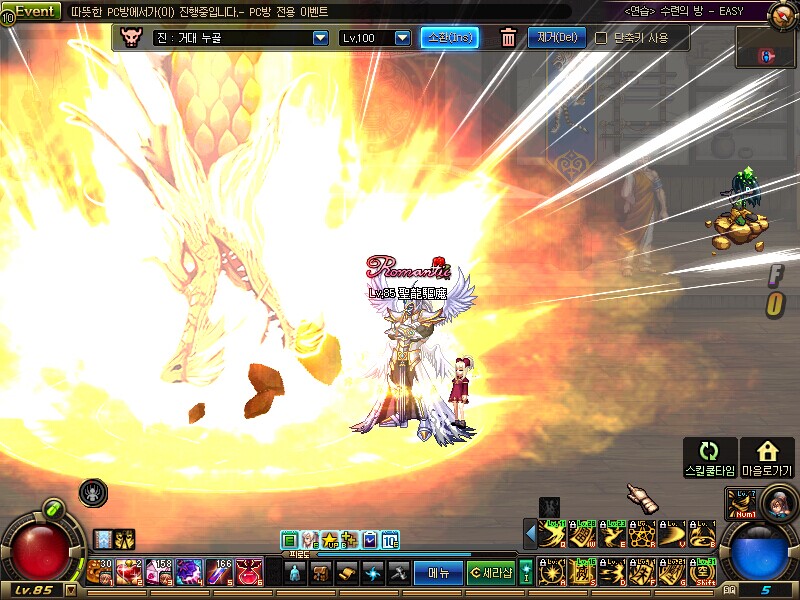The image size is (800, 600).
Task: Activate the Shift skill icon
Action: [704, 573]
